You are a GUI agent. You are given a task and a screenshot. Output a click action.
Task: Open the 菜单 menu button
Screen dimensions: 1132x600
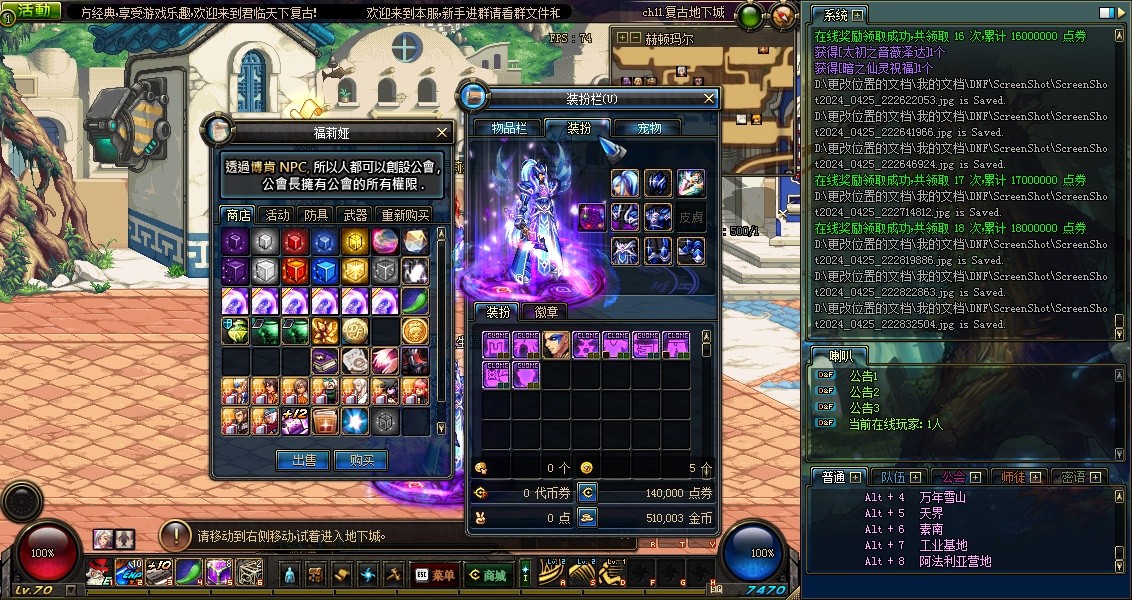434,575
